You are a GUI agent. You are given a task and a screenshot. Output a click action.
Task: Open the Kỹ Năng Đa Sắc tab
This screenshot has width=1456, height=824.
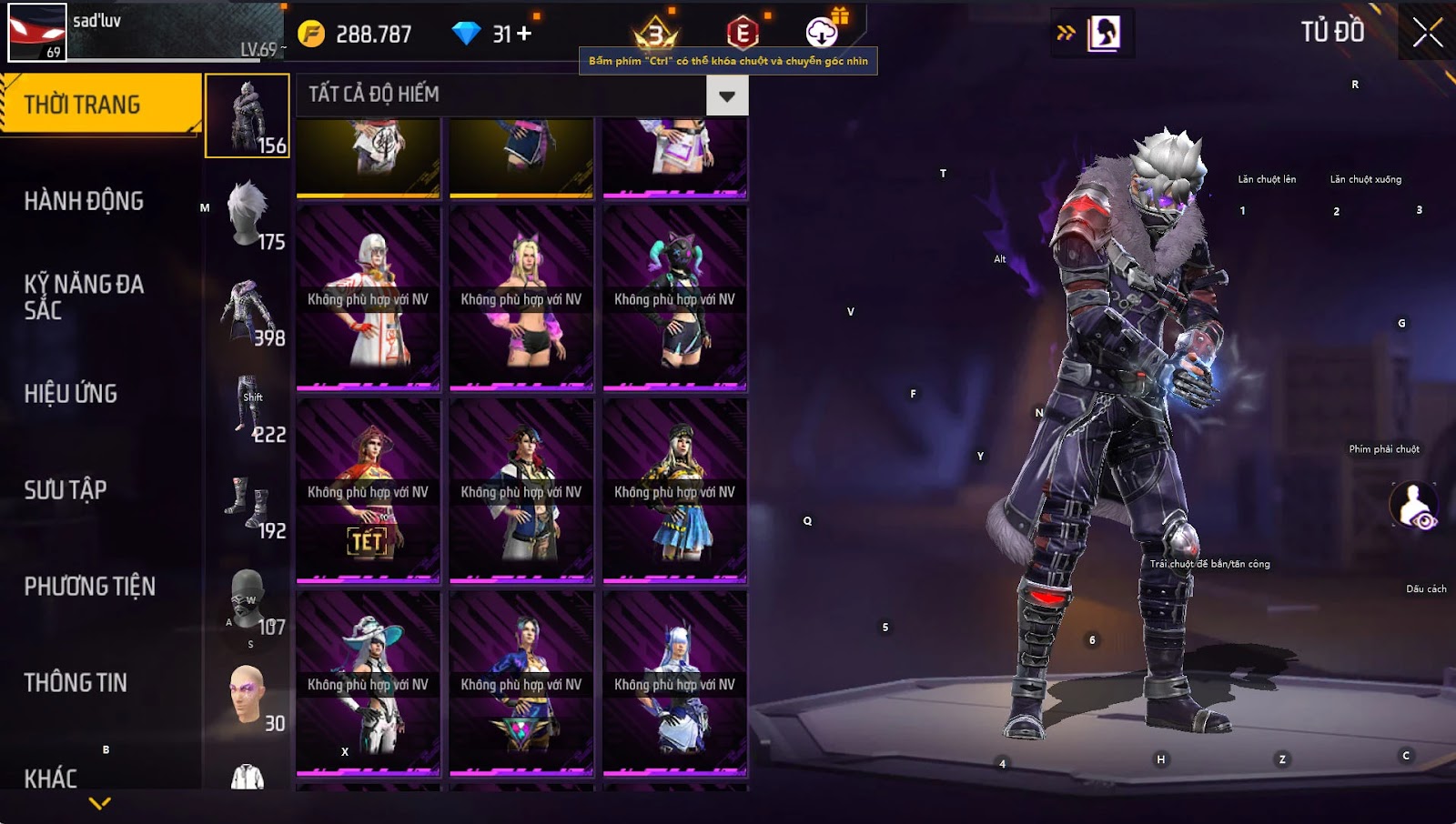pyautogui.click(x=84, y=296)
